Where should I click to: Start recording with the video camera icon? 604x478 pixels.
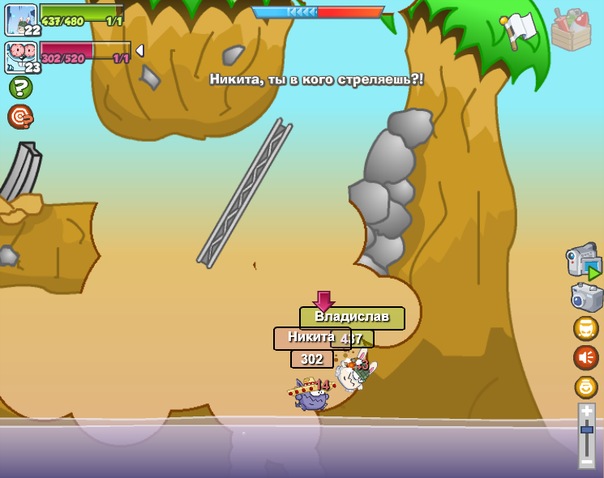[584, 260]
